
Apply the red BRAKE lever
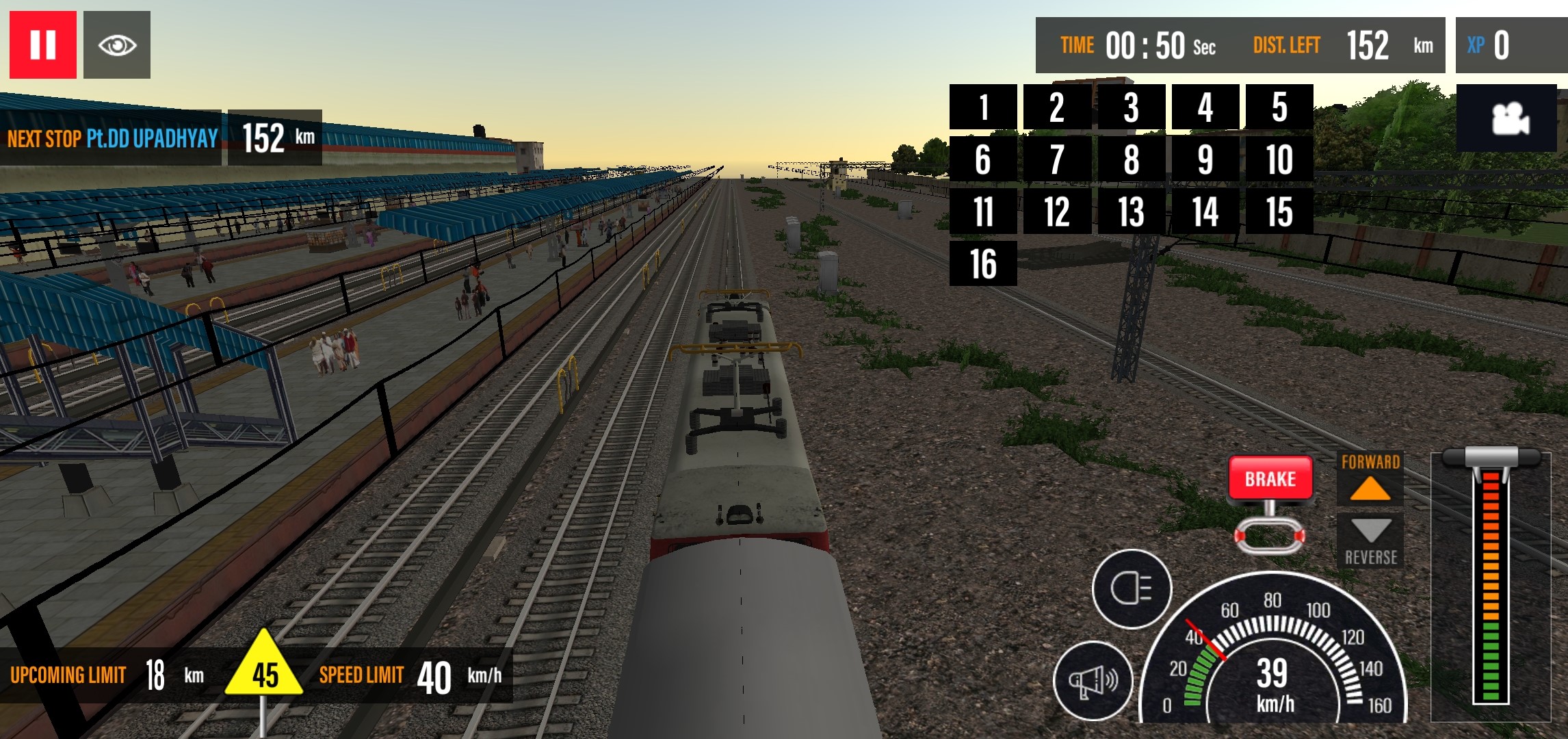pyautogui.click(x=1270, y=478)
